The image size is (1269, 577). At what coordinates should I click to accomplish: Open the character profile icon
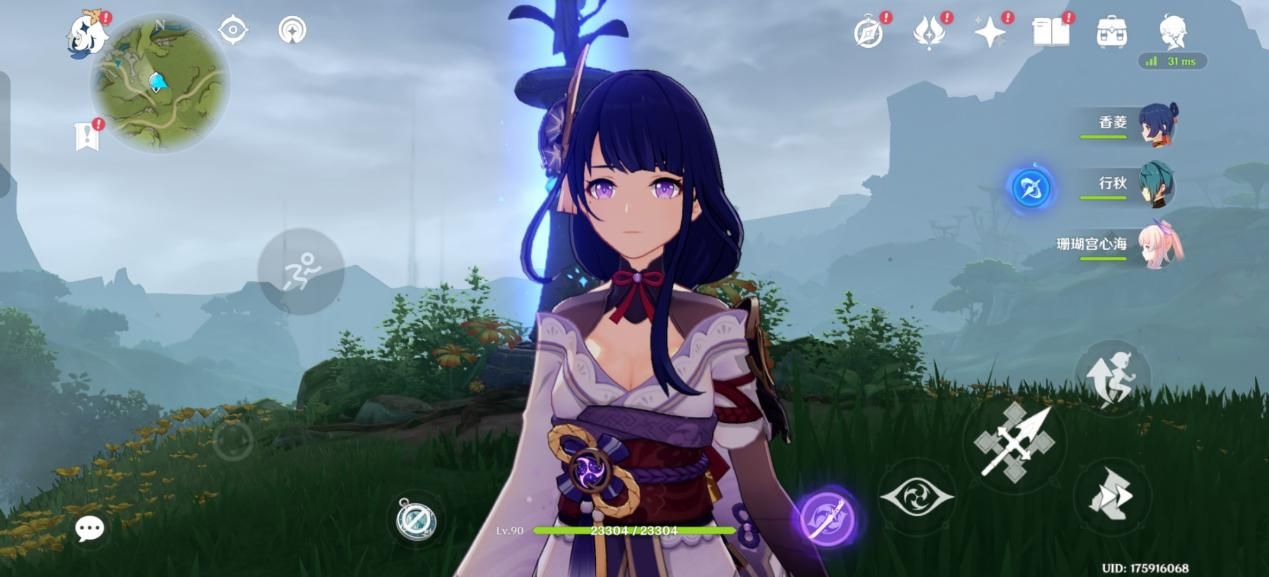click(1173, 32)
